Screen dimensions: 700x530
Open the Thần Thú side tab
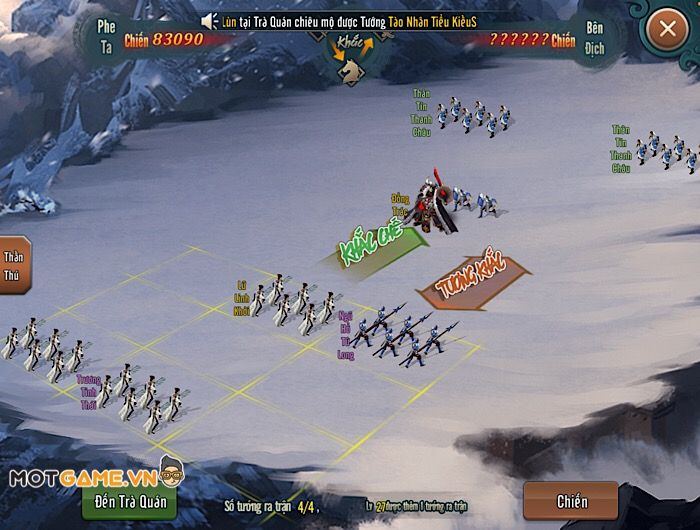pos(14,264)
